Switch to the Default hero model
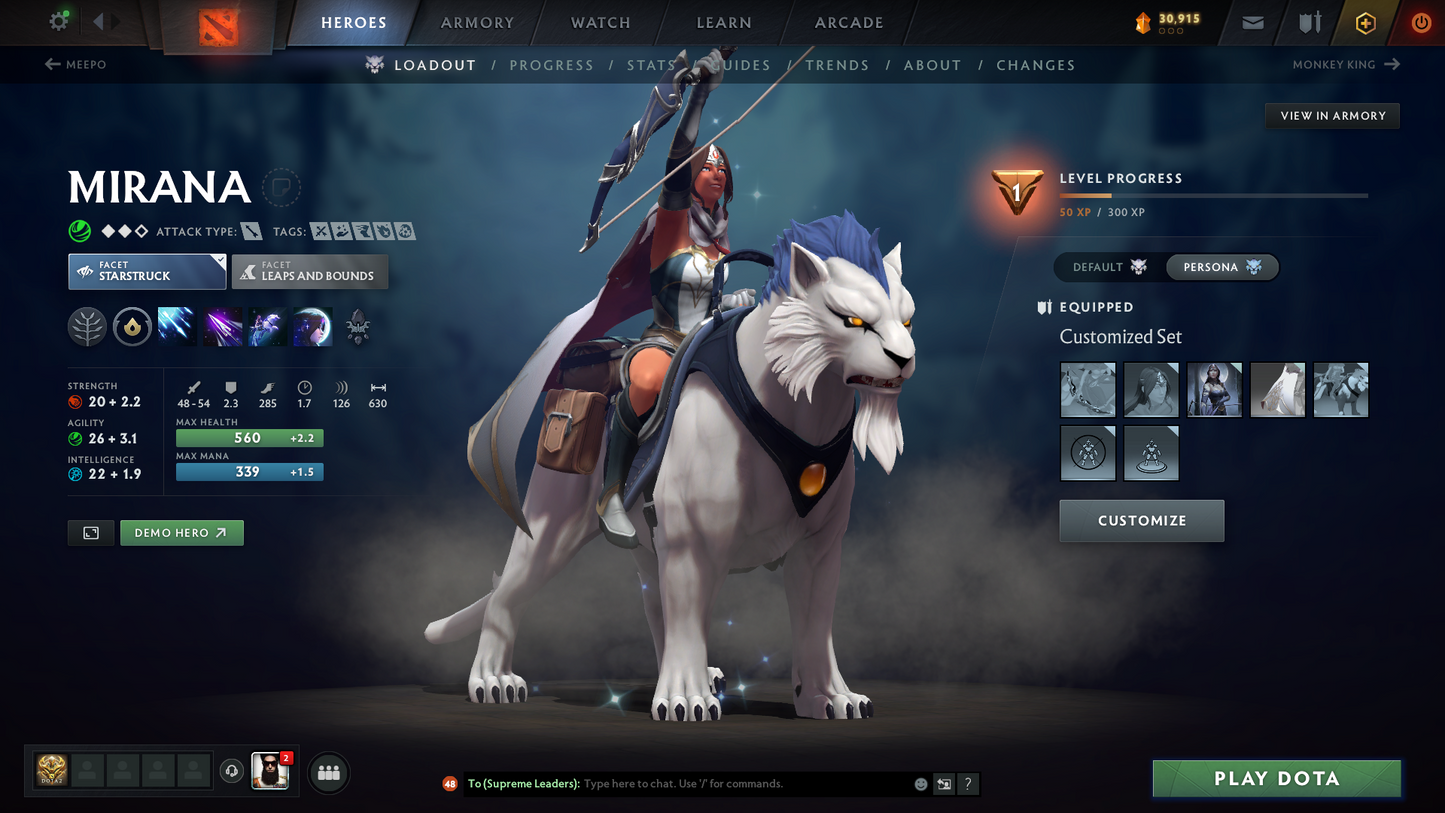Image resolution: width=1445 pixels, height=813 pixels. 1109,267
